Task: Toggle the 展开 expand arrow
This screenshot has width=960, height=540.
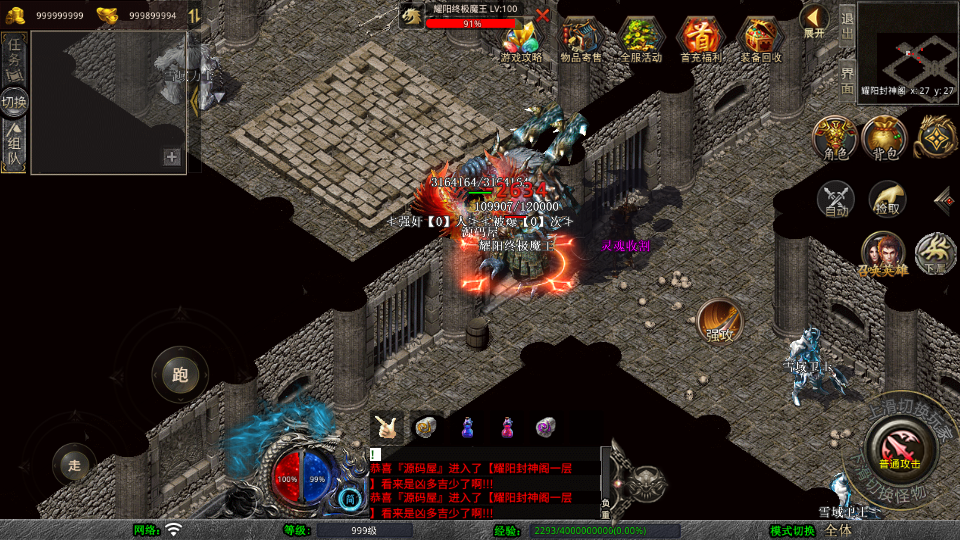Action: 814,20
